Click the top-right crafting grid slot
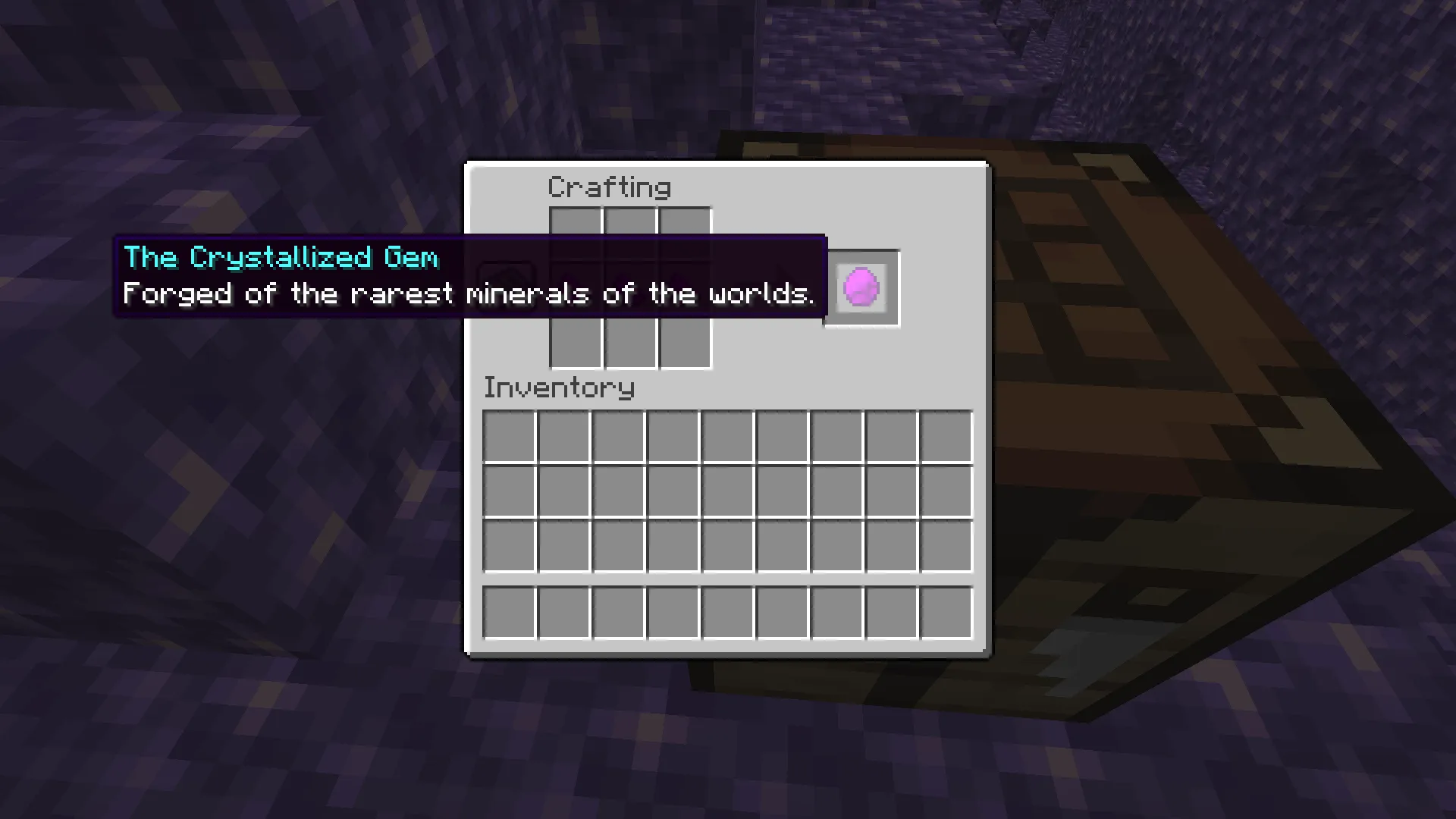This screenshot has width=1456, height=819. (x=684, y=235)
